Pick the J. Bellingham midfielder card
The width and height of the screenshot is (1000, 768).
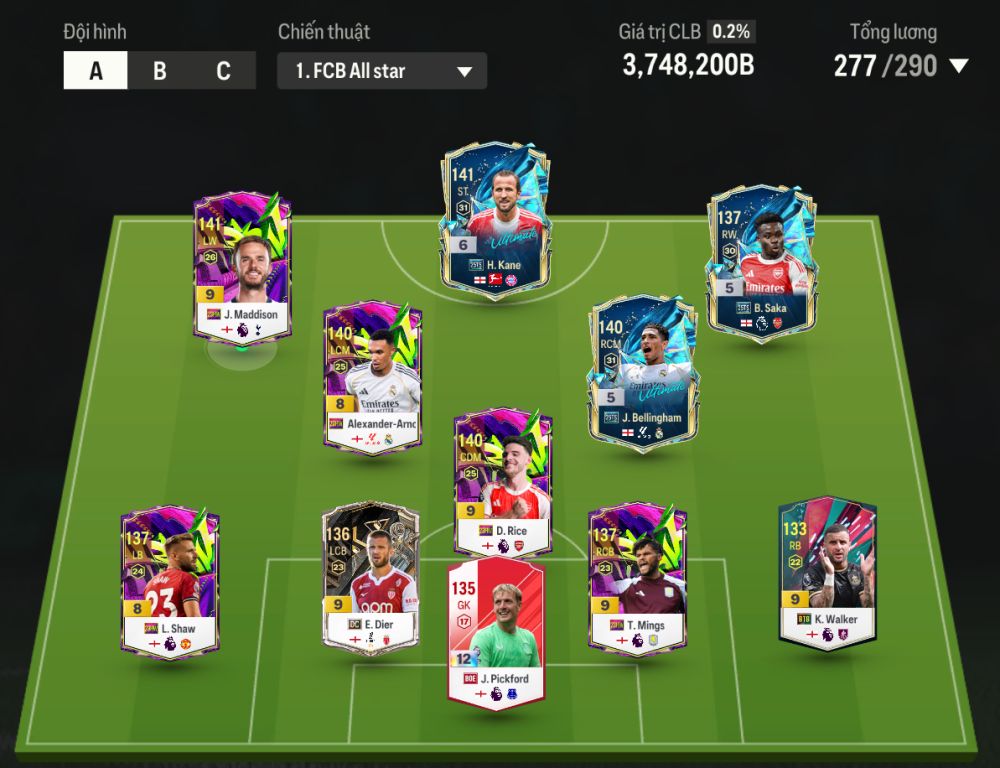(x=641, y=370)
